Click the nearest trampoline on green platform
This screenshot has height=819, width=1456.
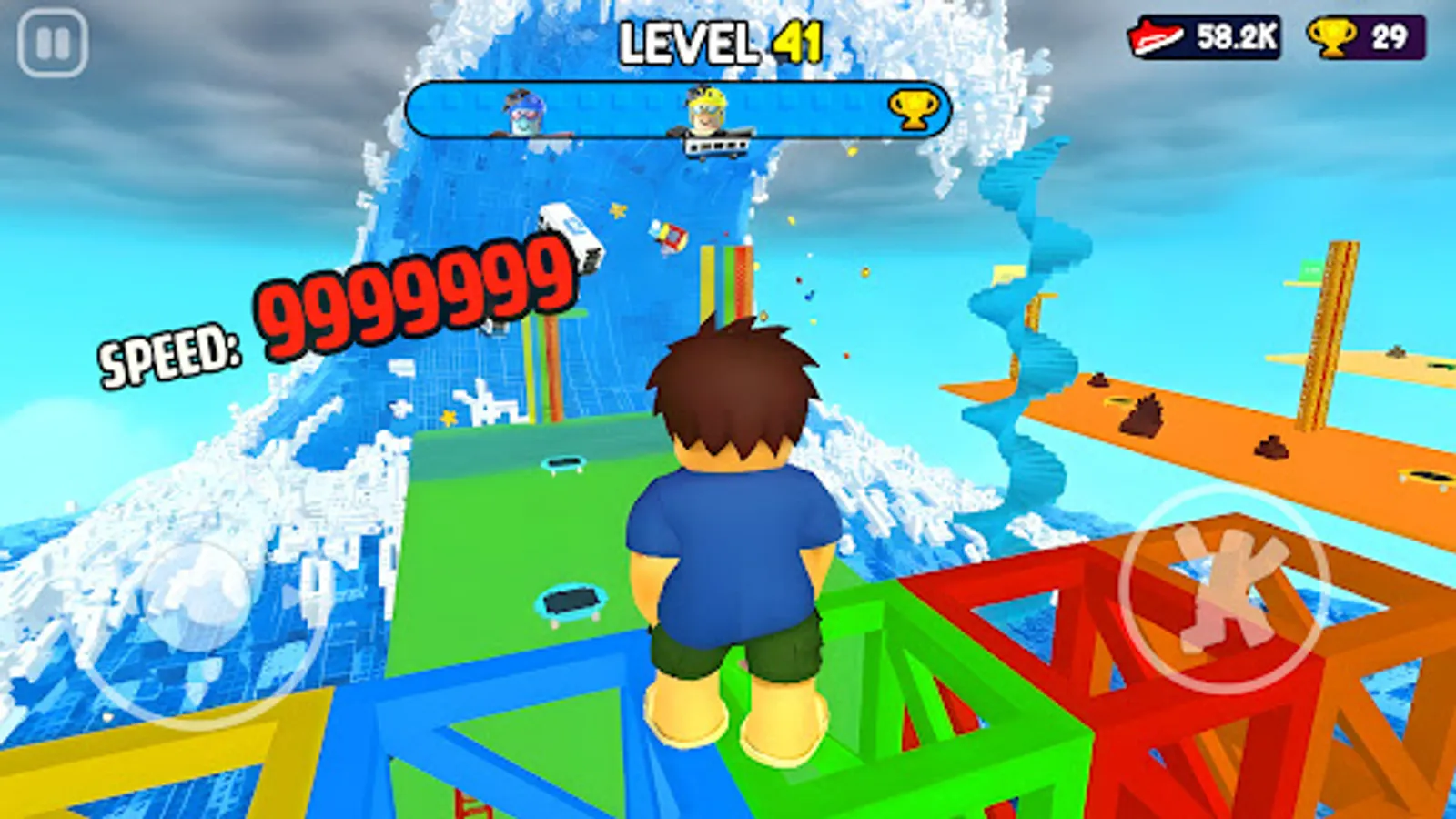coord(573,601)
